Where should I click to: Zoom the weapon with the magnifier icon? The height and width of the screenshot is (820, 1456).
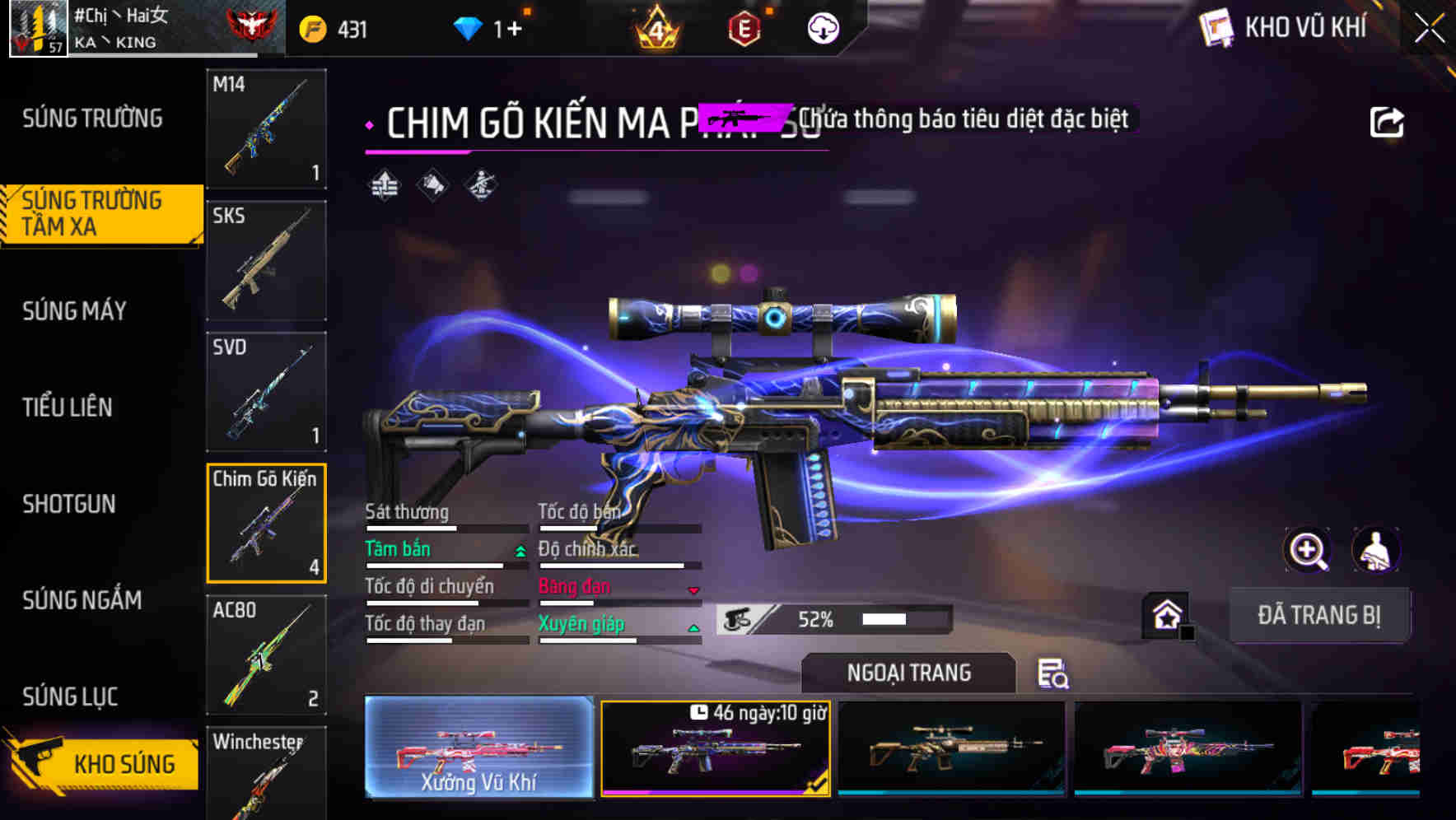point(1307,550)
